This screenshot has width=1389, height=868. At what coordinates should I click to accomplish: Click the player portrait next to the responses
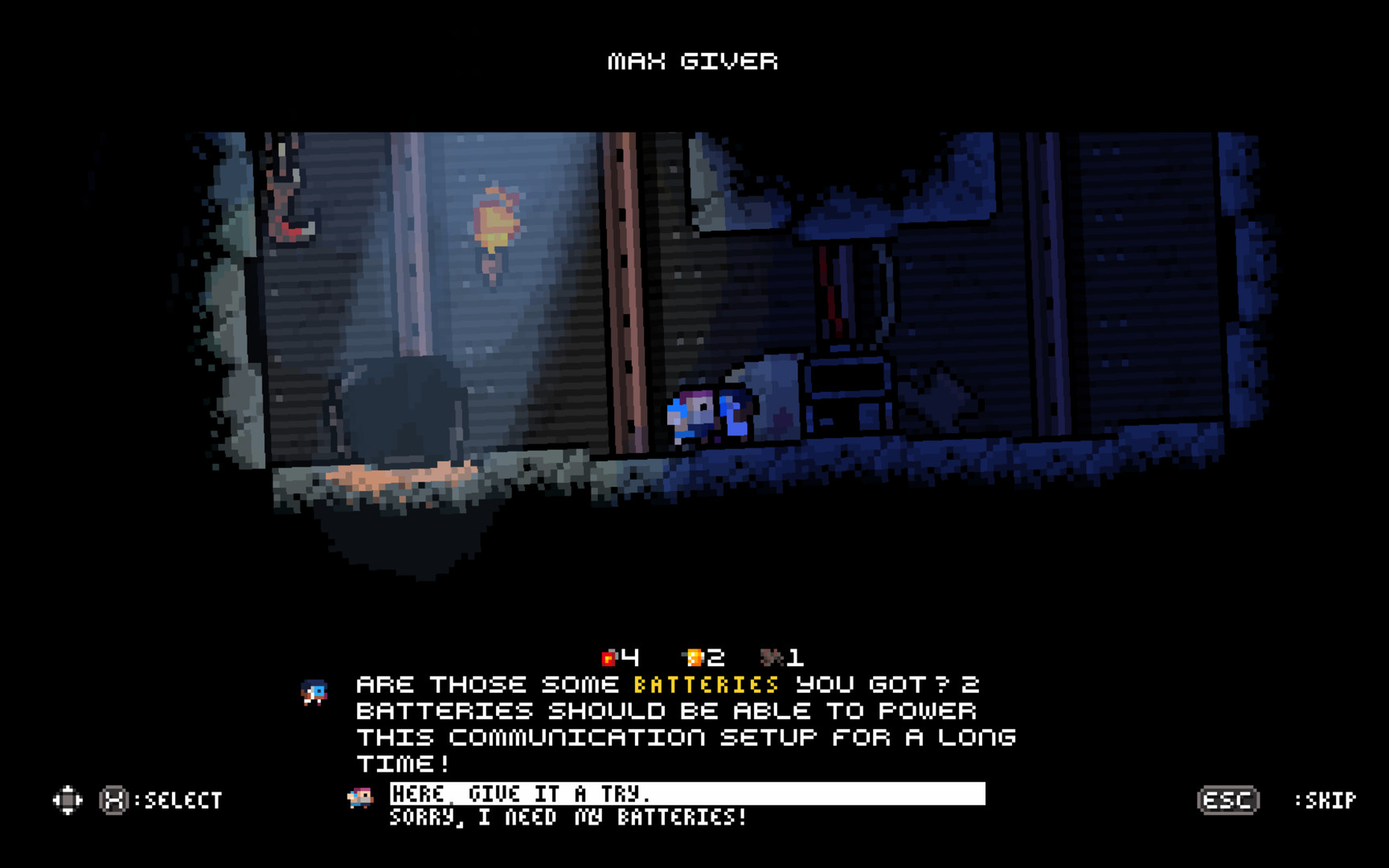361,797
